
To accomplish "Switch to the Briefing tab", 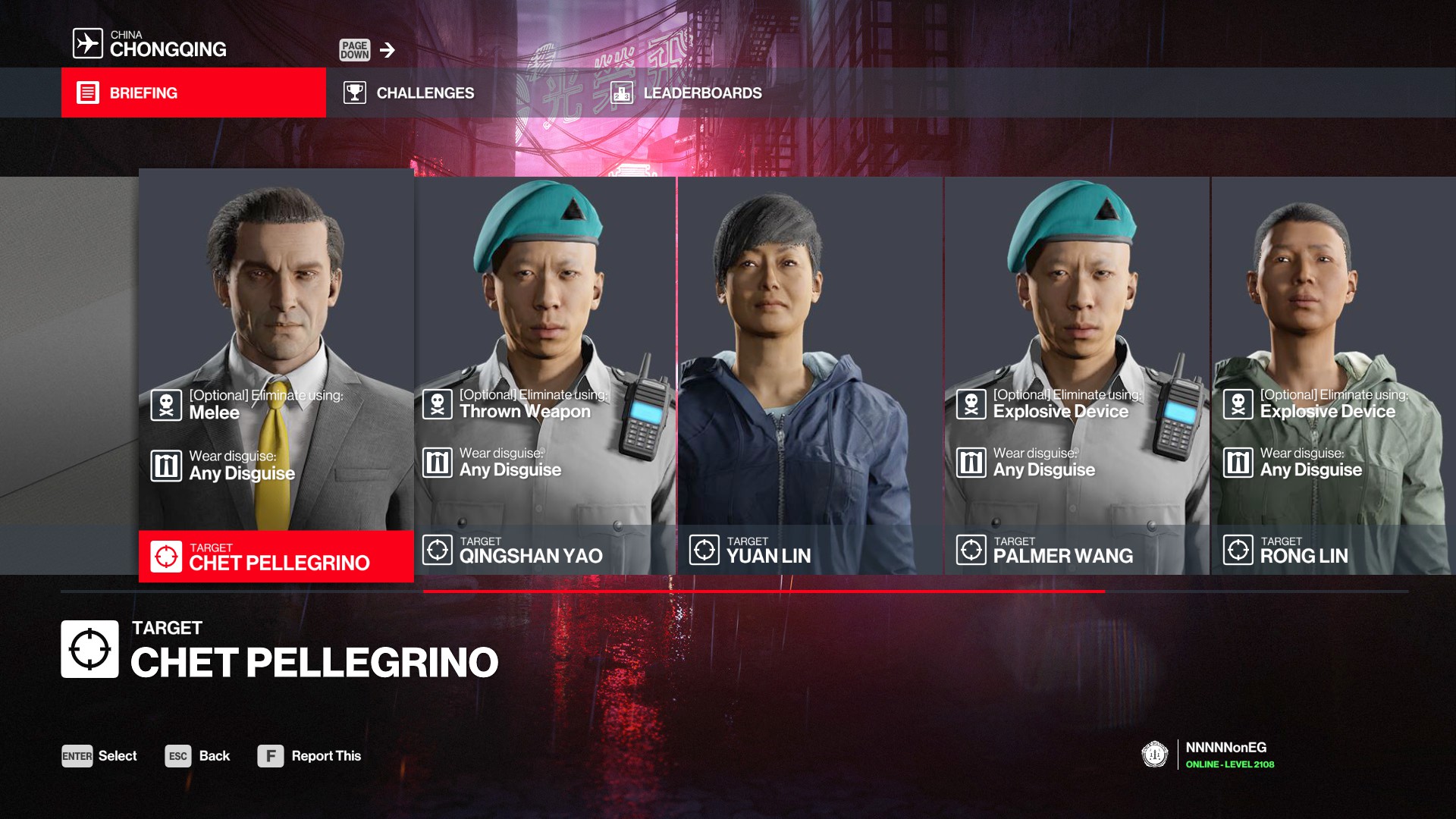I will tap(193, 93).
